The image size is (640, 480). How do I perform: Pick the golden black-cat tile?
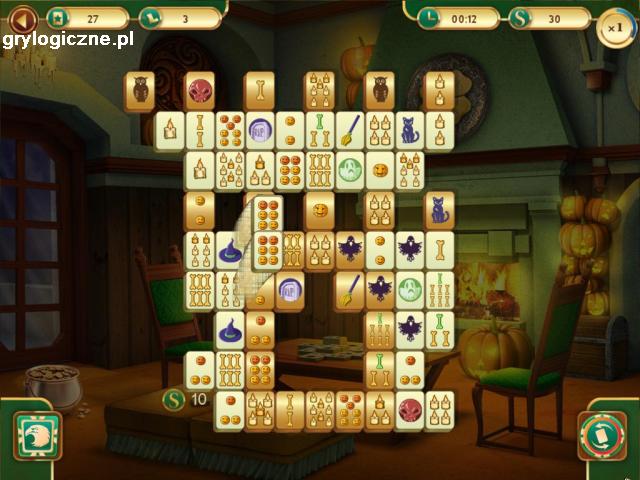439,210
